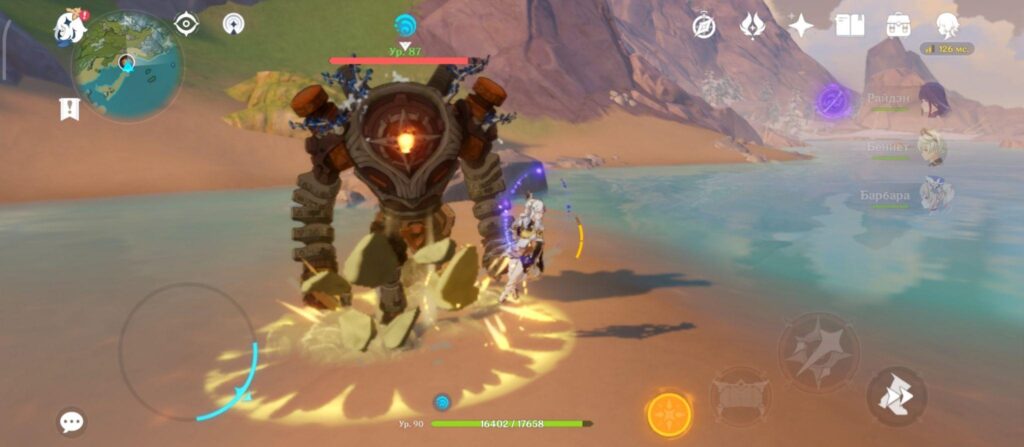Toggle the elemental sight eye icon
This screenshot has width=1024, height=447.
pos(187,25)
